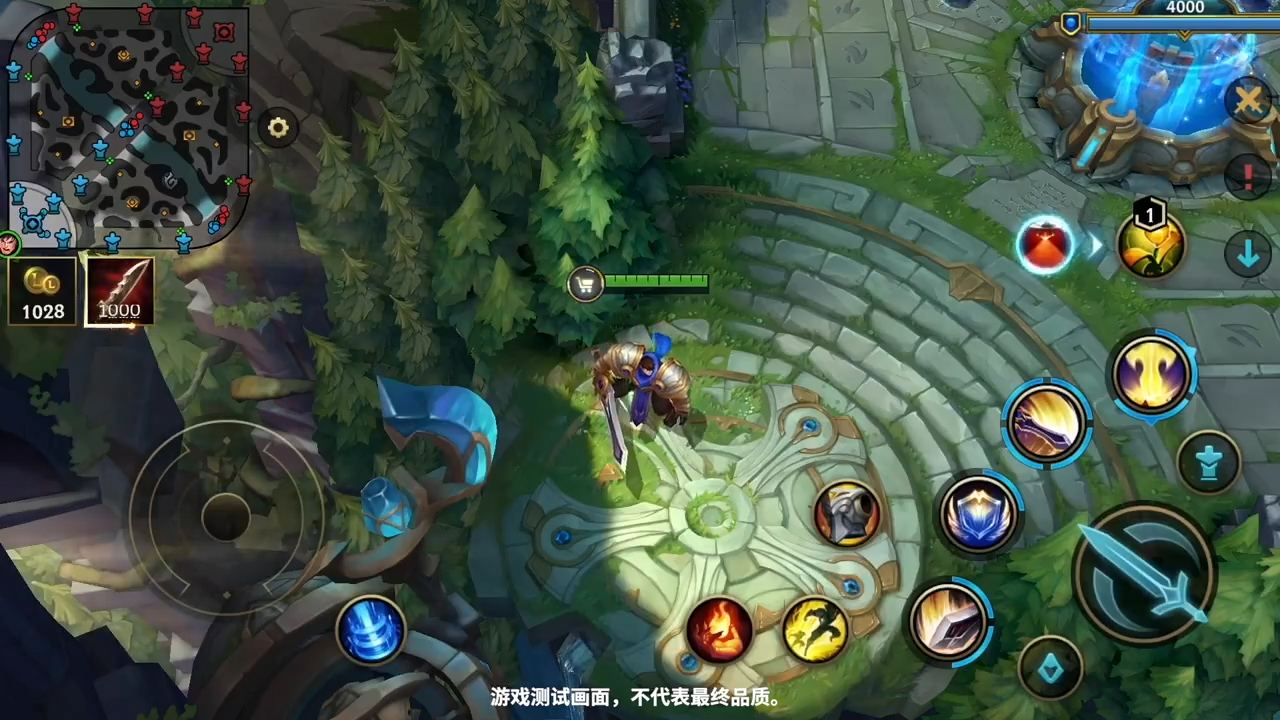Drink the red health potion
This screenshot has height=720, width=1280.
point(1045,245)
